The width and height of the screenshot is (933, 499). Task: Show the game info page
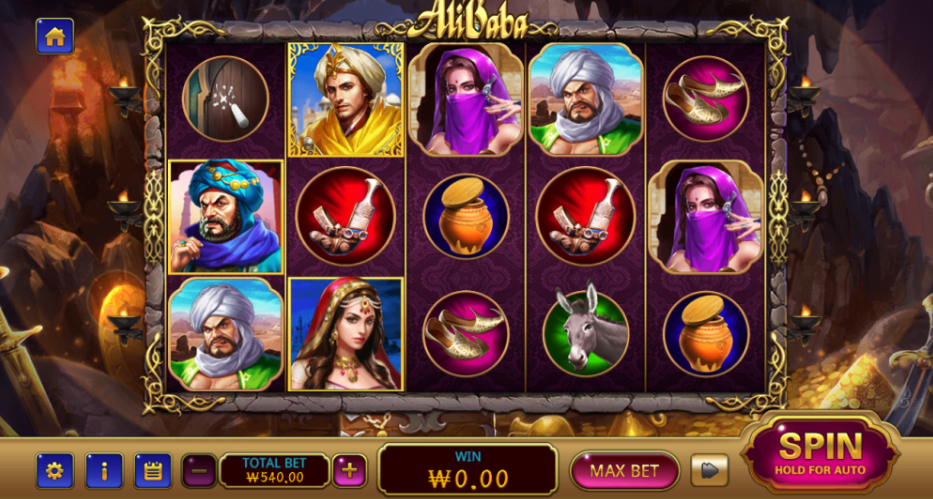104,470
